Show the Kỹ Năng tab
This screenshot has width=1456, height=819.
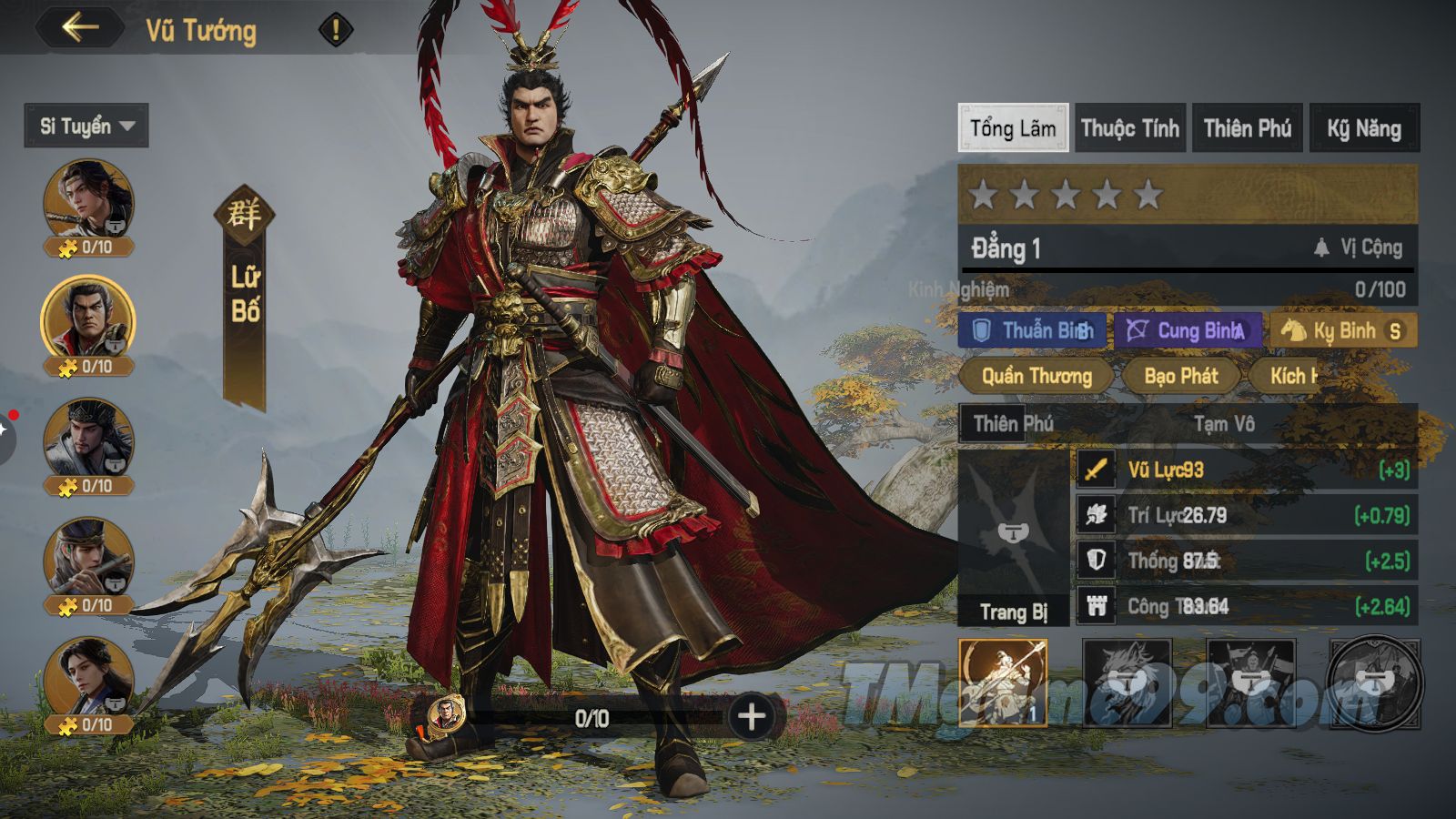[x=1364, y=128]
